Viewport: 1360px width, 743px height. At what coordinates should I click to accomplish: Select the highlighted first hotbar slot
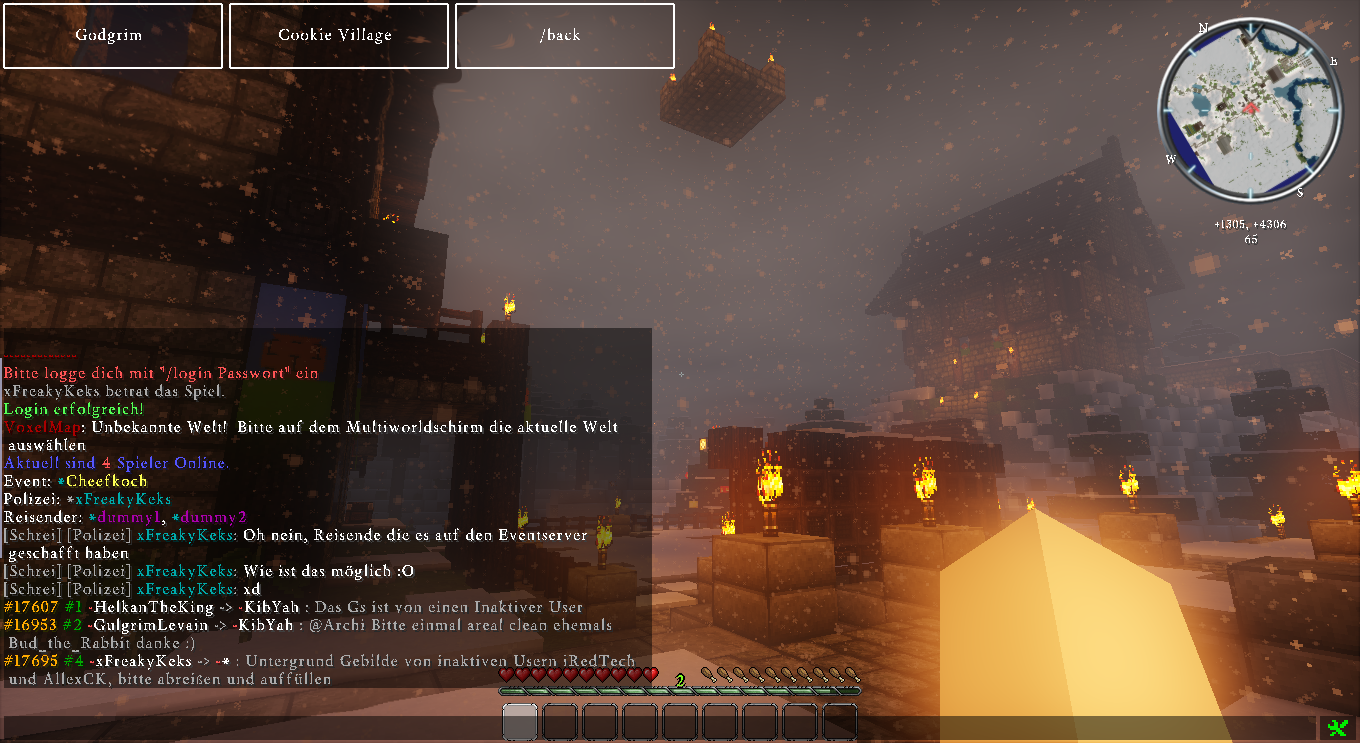click(x=520, y=721)
